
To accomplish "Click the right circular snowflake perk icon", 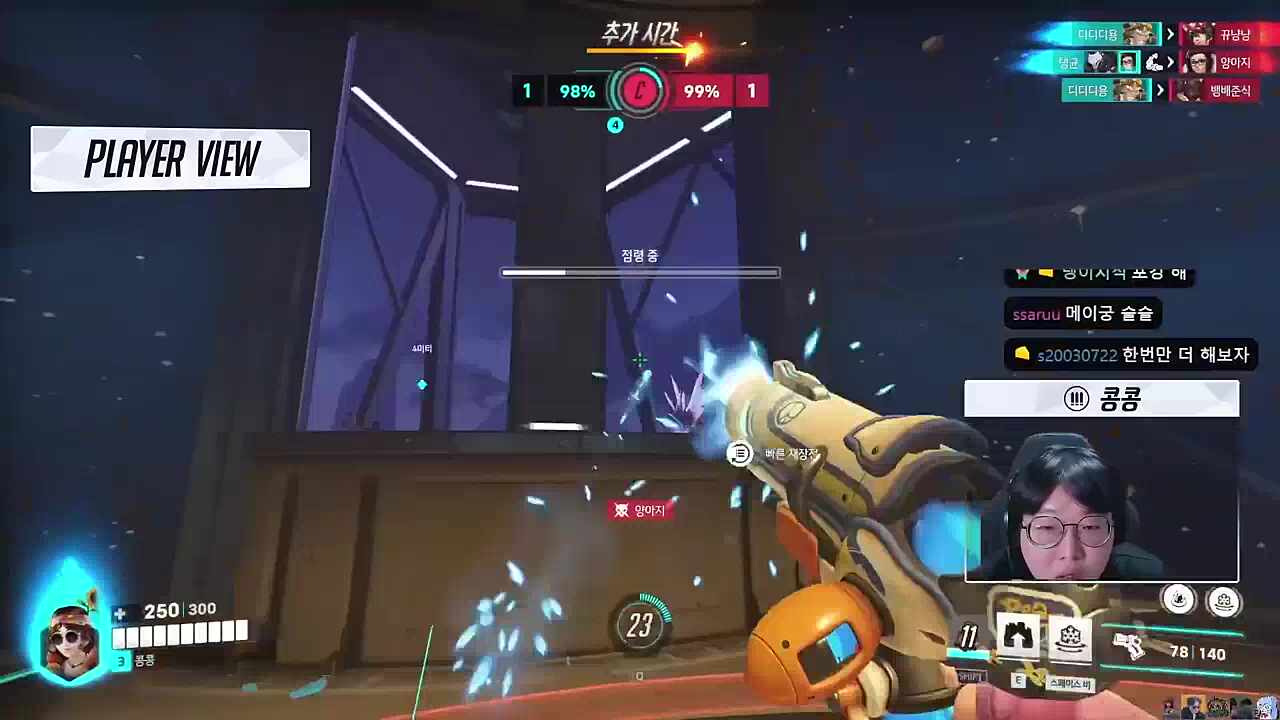I will (1224, 601).
